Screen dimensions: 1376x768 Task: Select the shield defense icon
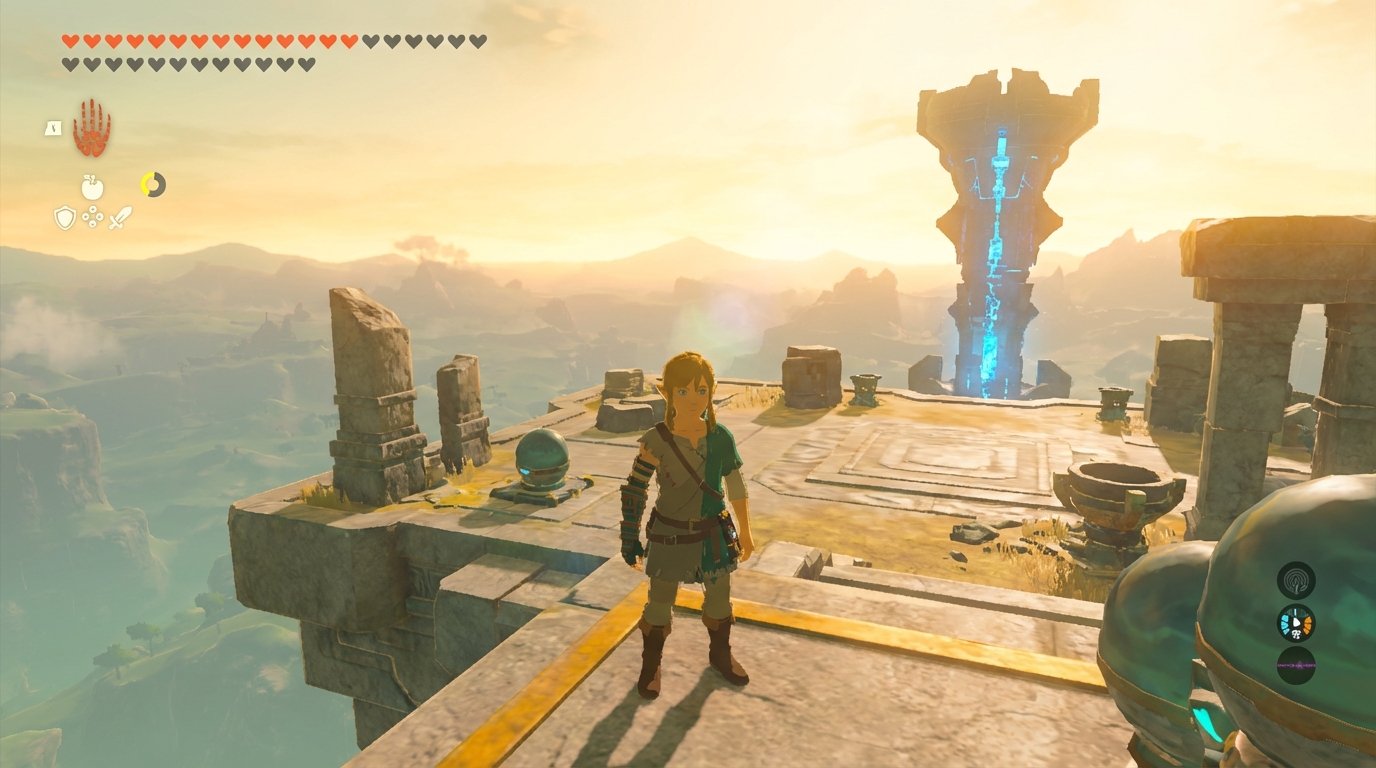coord(65,218)
